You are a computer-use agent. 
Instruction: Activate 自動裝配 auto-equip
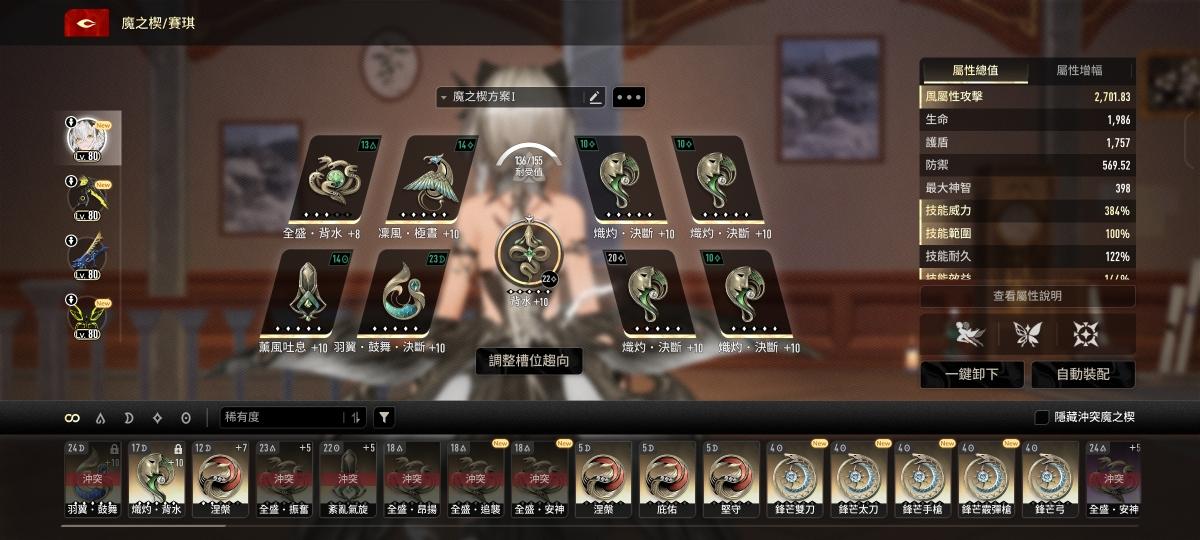click(1083, 374)
